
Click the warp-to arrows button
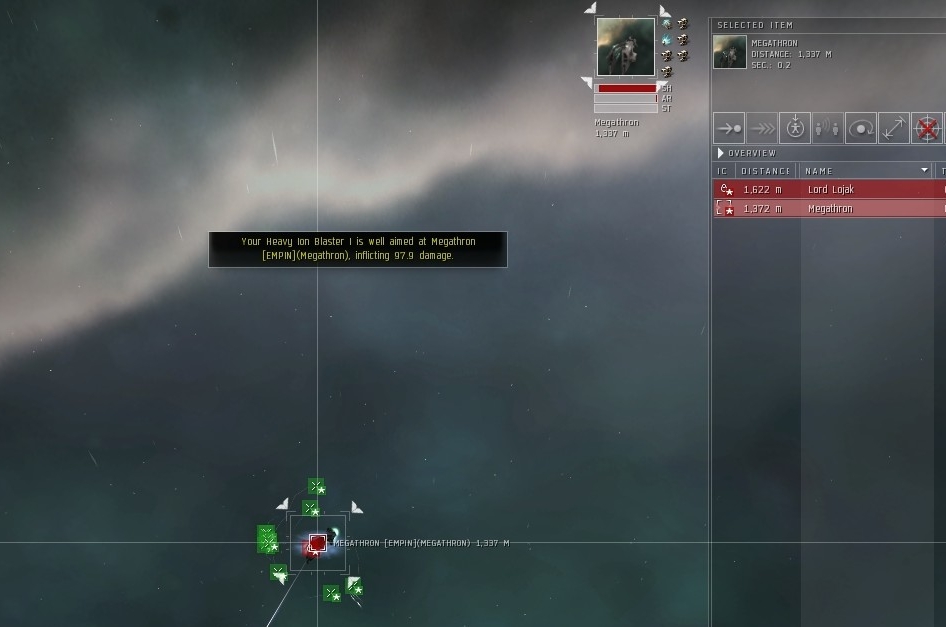762,128
